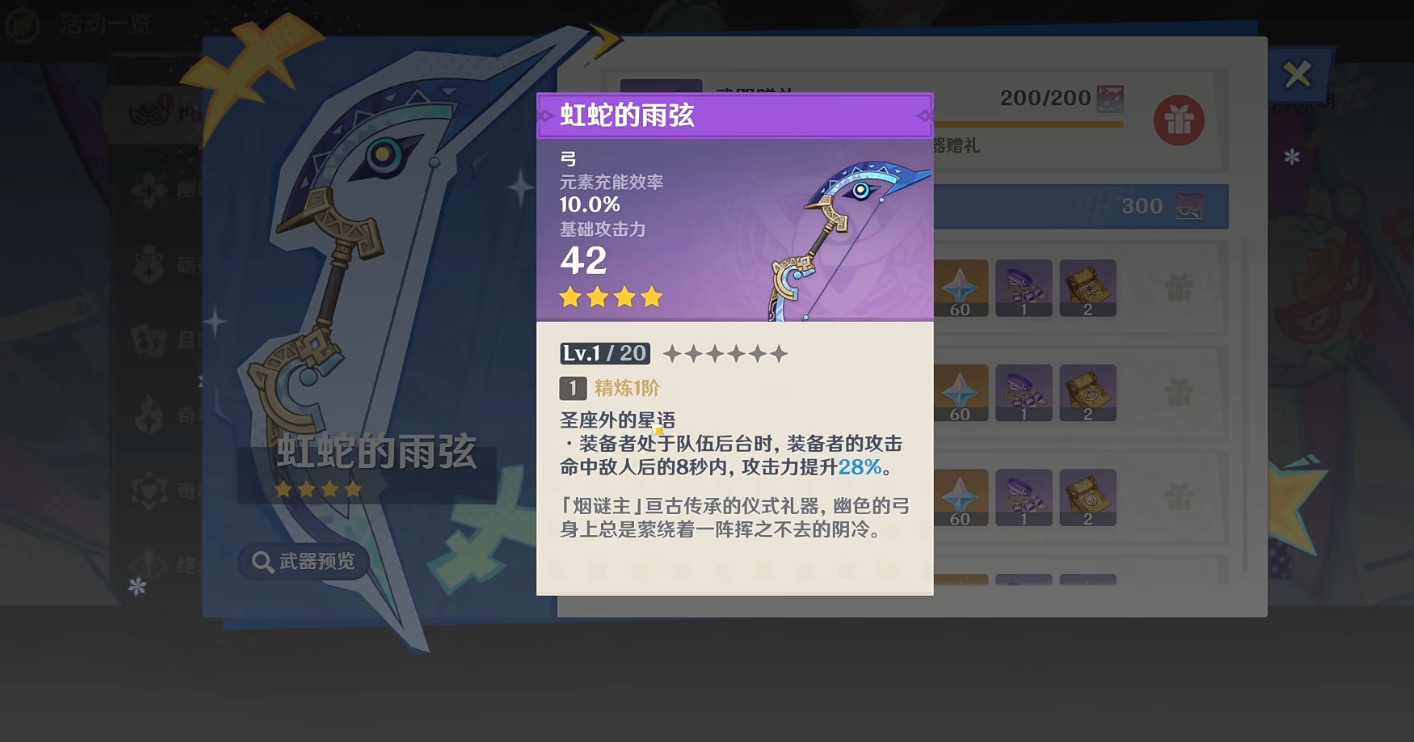Click the crown event icon in the sidebar
The width and height of the screenshot is (1414, 742).
[148, 265]
